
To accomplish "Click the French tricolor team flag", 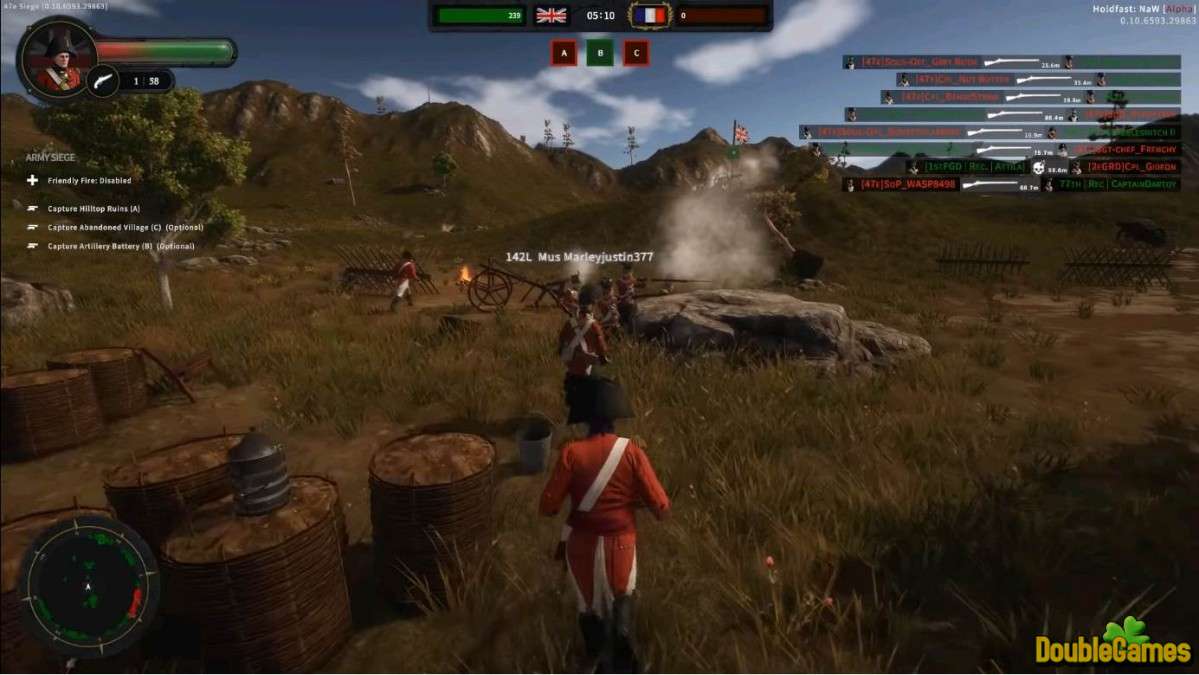I will [x=649, y=15].
